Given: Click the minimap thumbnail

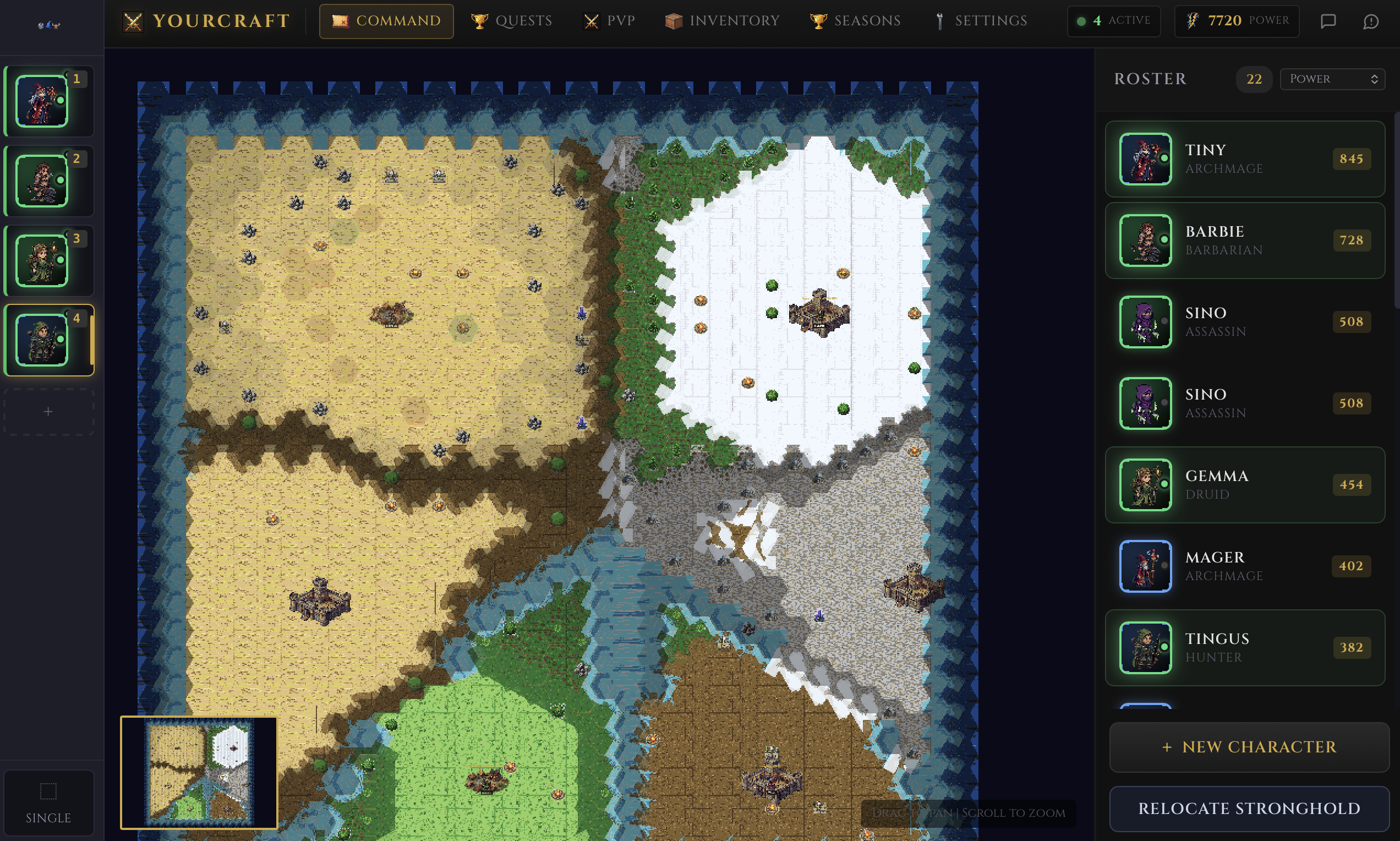Looking at the screenshot, I should [199, 773].
